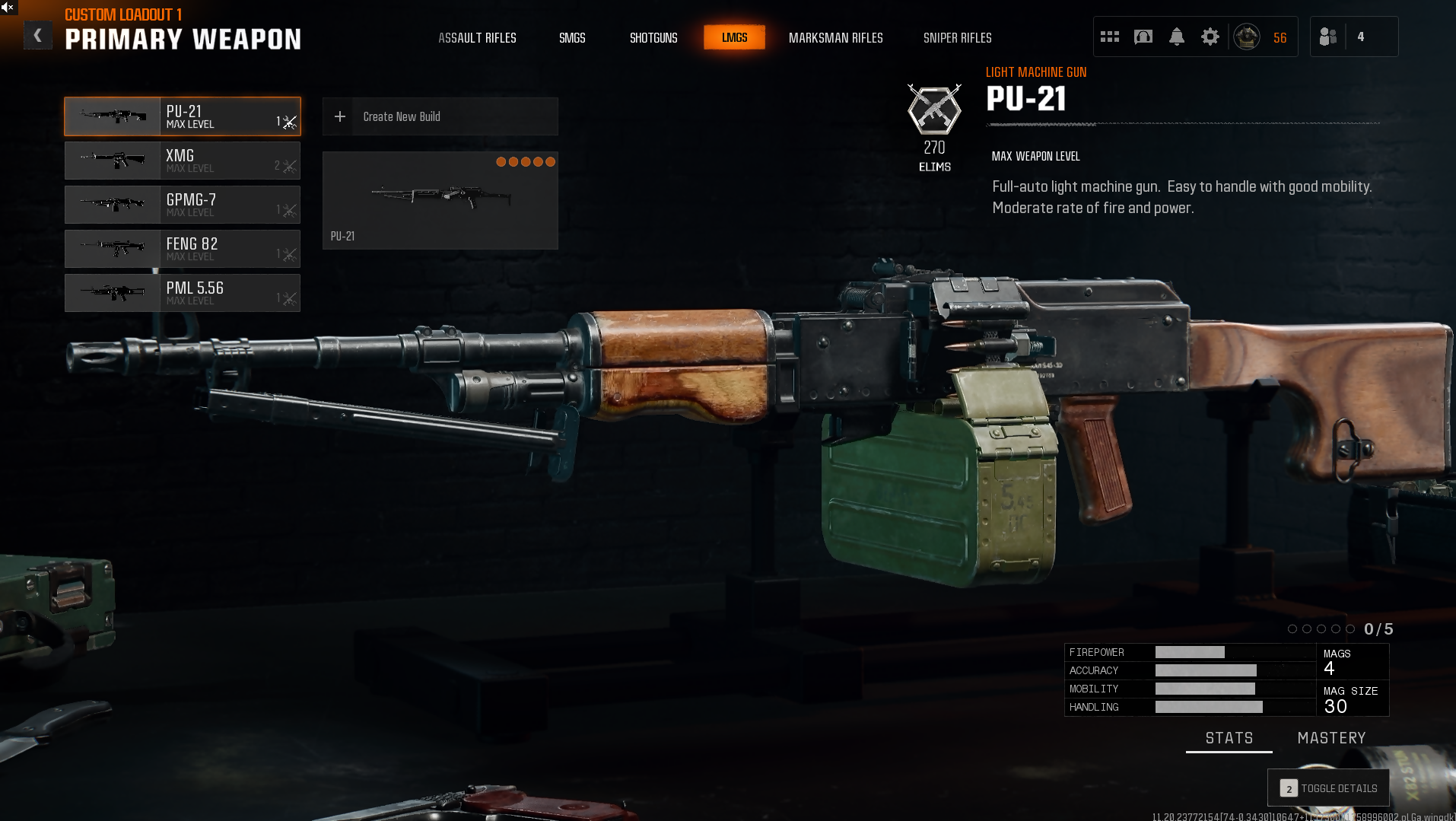View notifications with the bell icon
This screenshot has height=821, width=1456.
pyautogui.click(x=1176, y=37)
